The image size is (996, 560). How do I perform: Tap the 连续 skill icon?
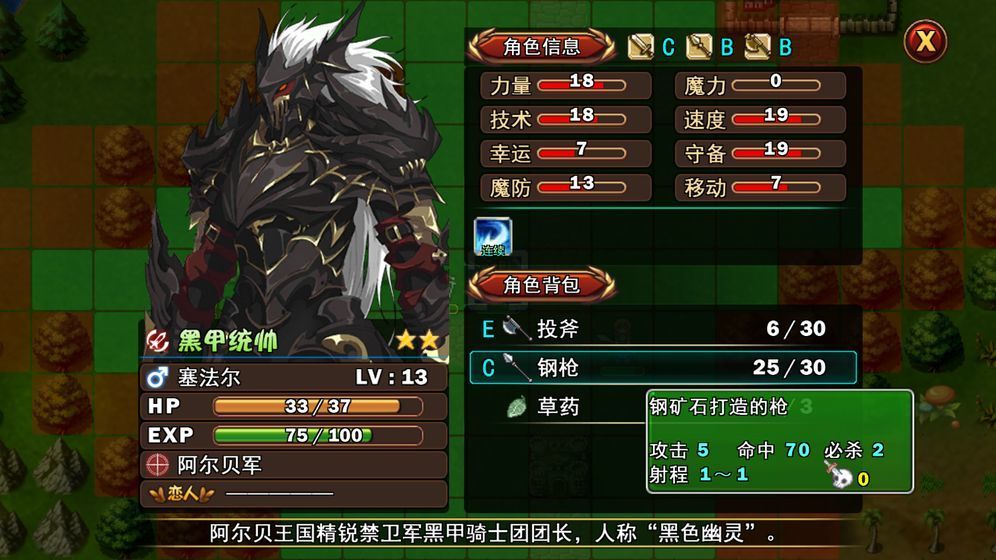point(492,236)
